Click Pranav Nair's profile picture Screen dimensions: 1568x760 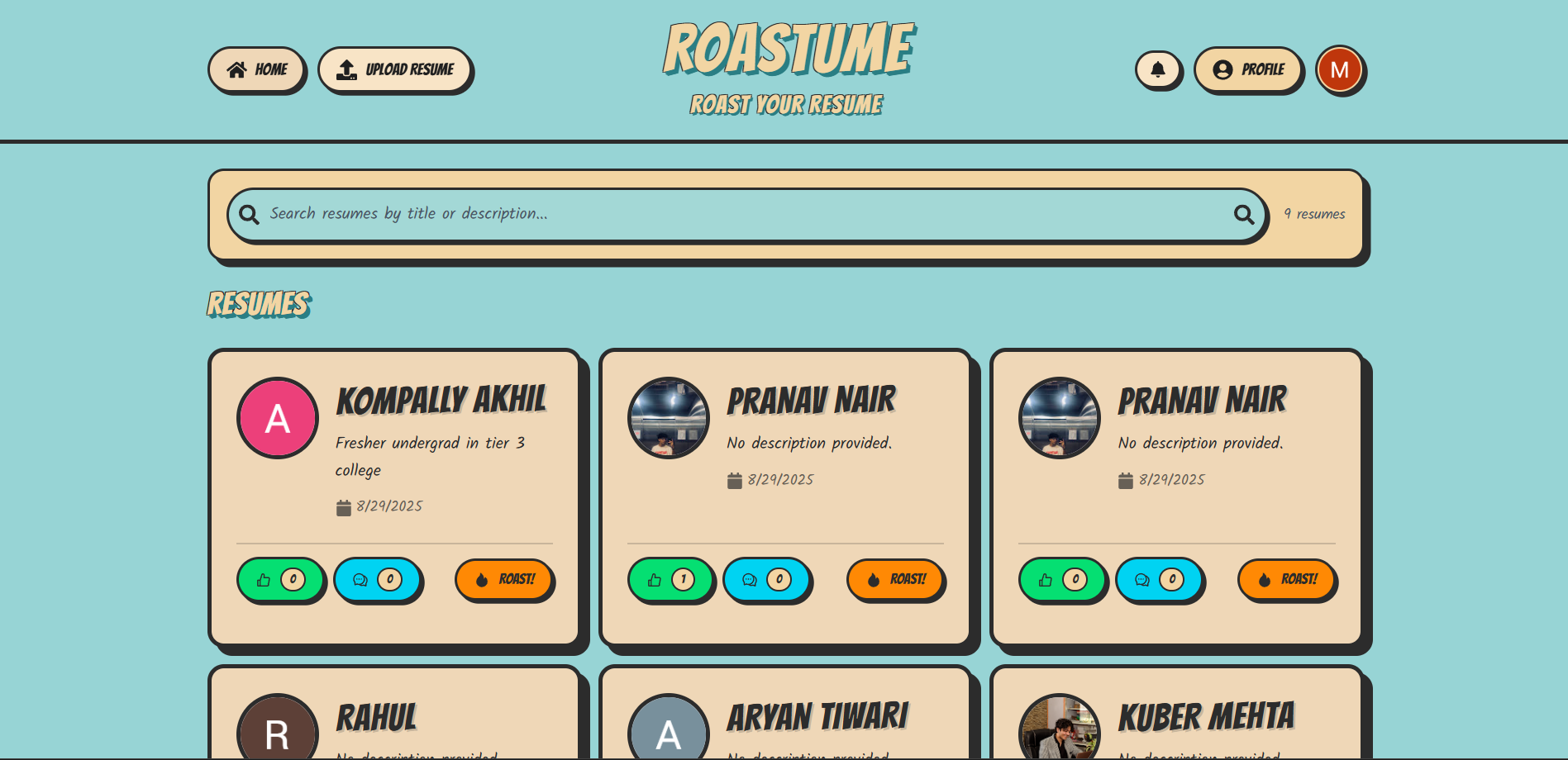point(669,418)
